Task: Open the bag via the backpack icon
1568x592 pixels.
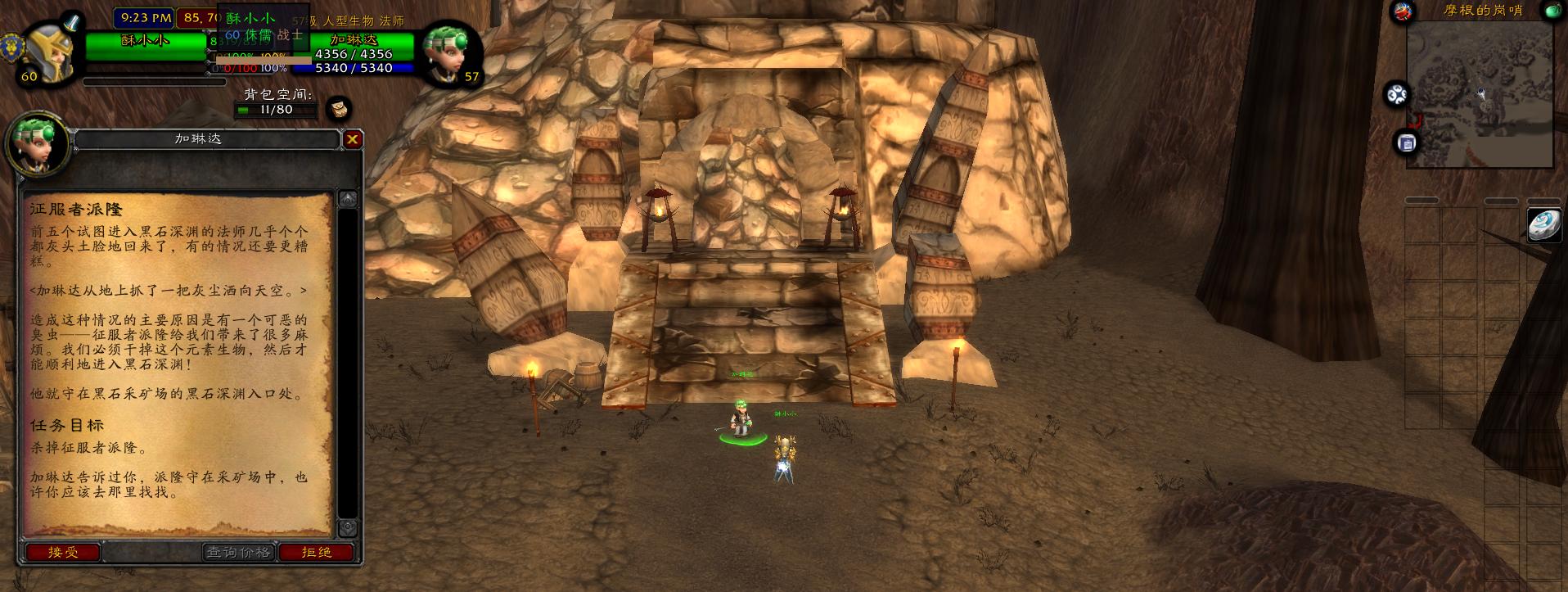Action: click(339, 108)
